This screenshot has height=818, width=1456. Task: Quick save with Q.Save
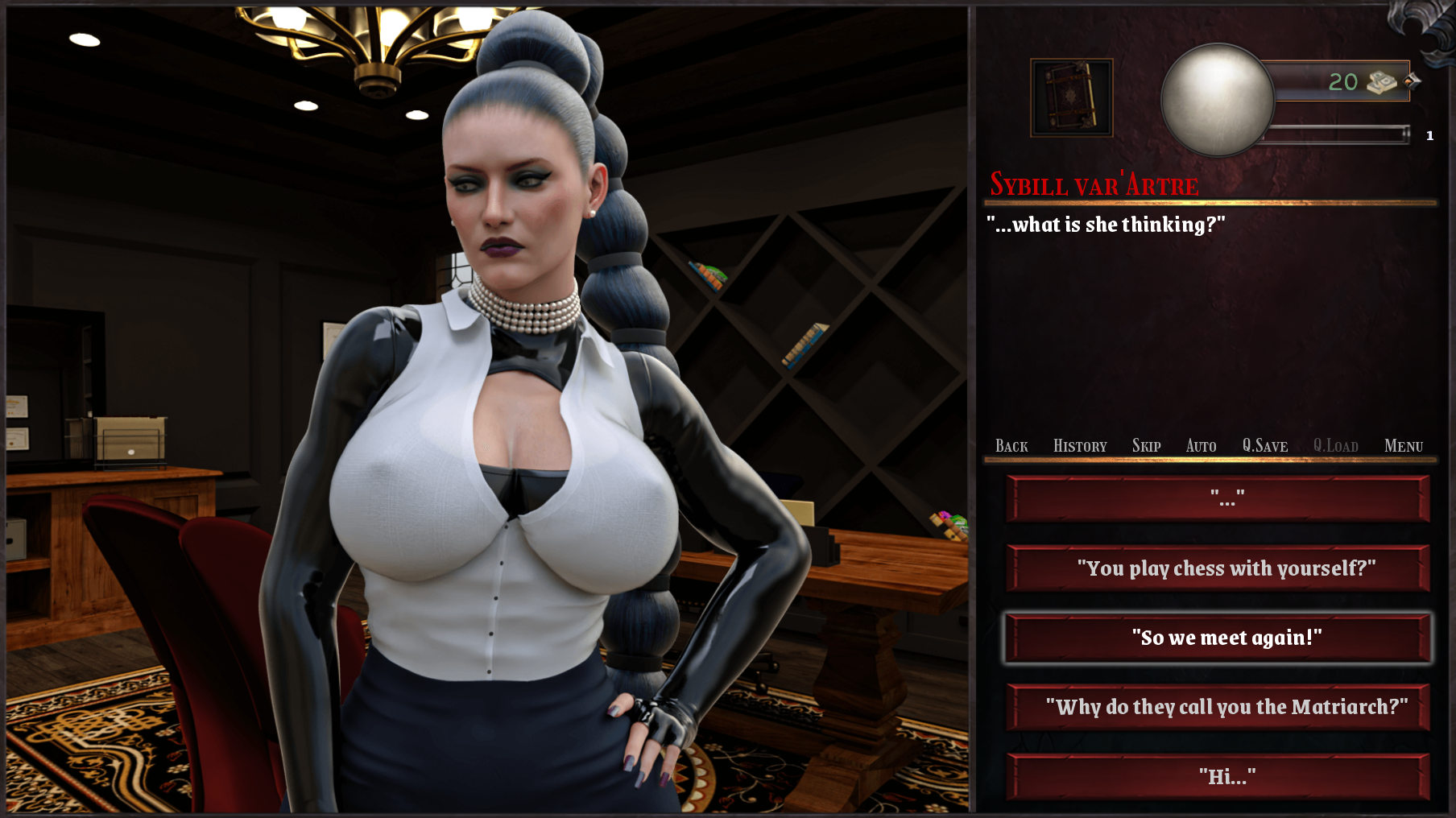[x=1264, y=446]
